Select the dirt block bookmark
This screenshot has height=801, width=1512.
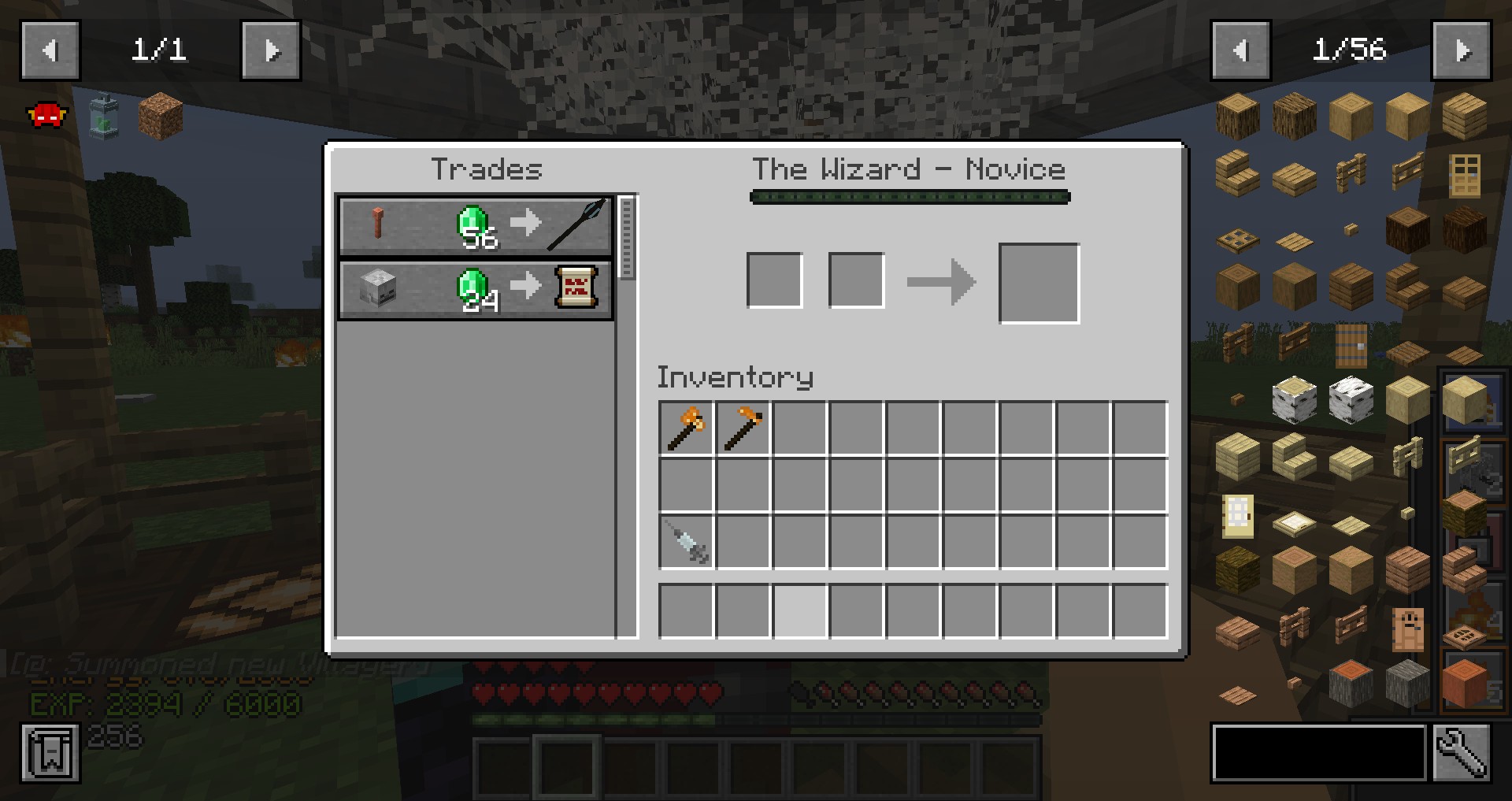[161, 117]
